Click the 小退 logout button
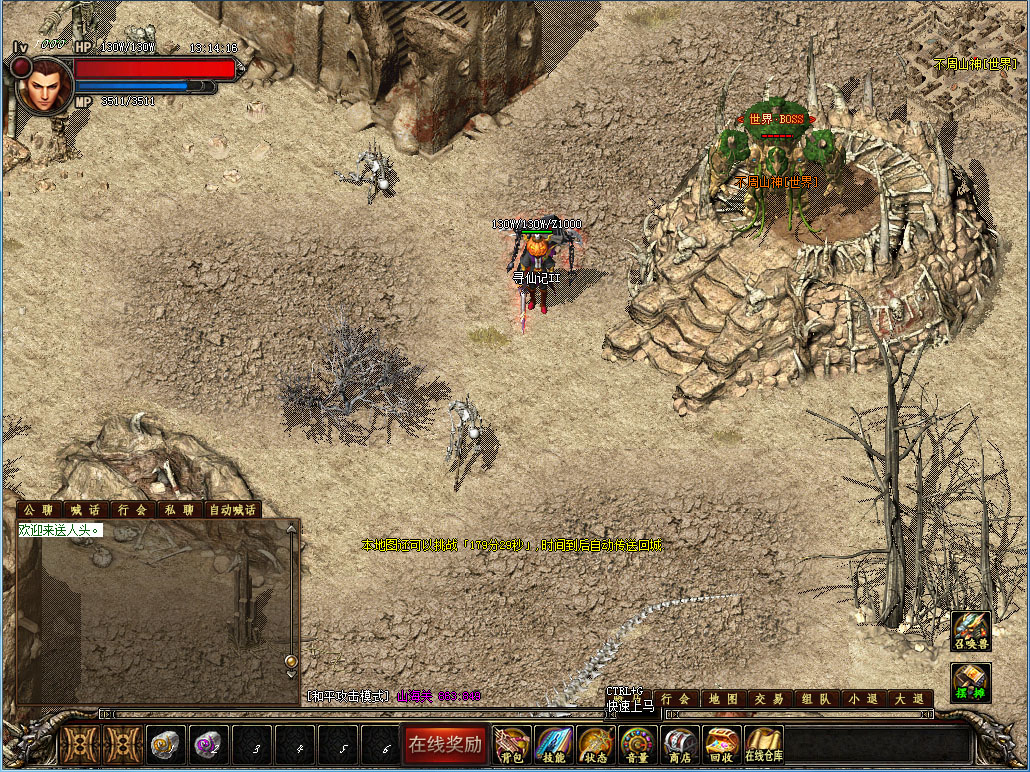The height and width of the screenshot is (772, 1030). 862,699
